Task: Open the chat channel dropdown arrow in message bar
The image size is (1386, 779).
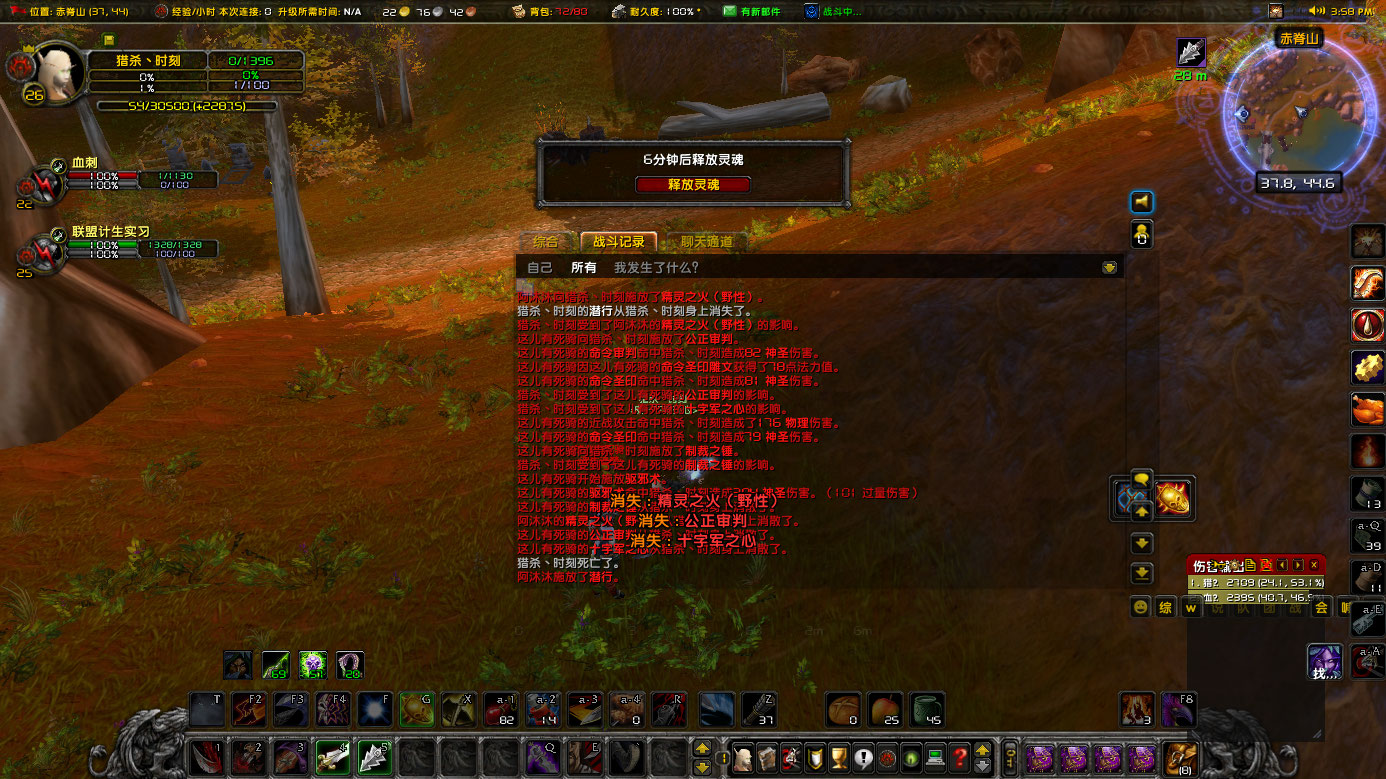Action: pyautogui.click(x=1108, y=267)
